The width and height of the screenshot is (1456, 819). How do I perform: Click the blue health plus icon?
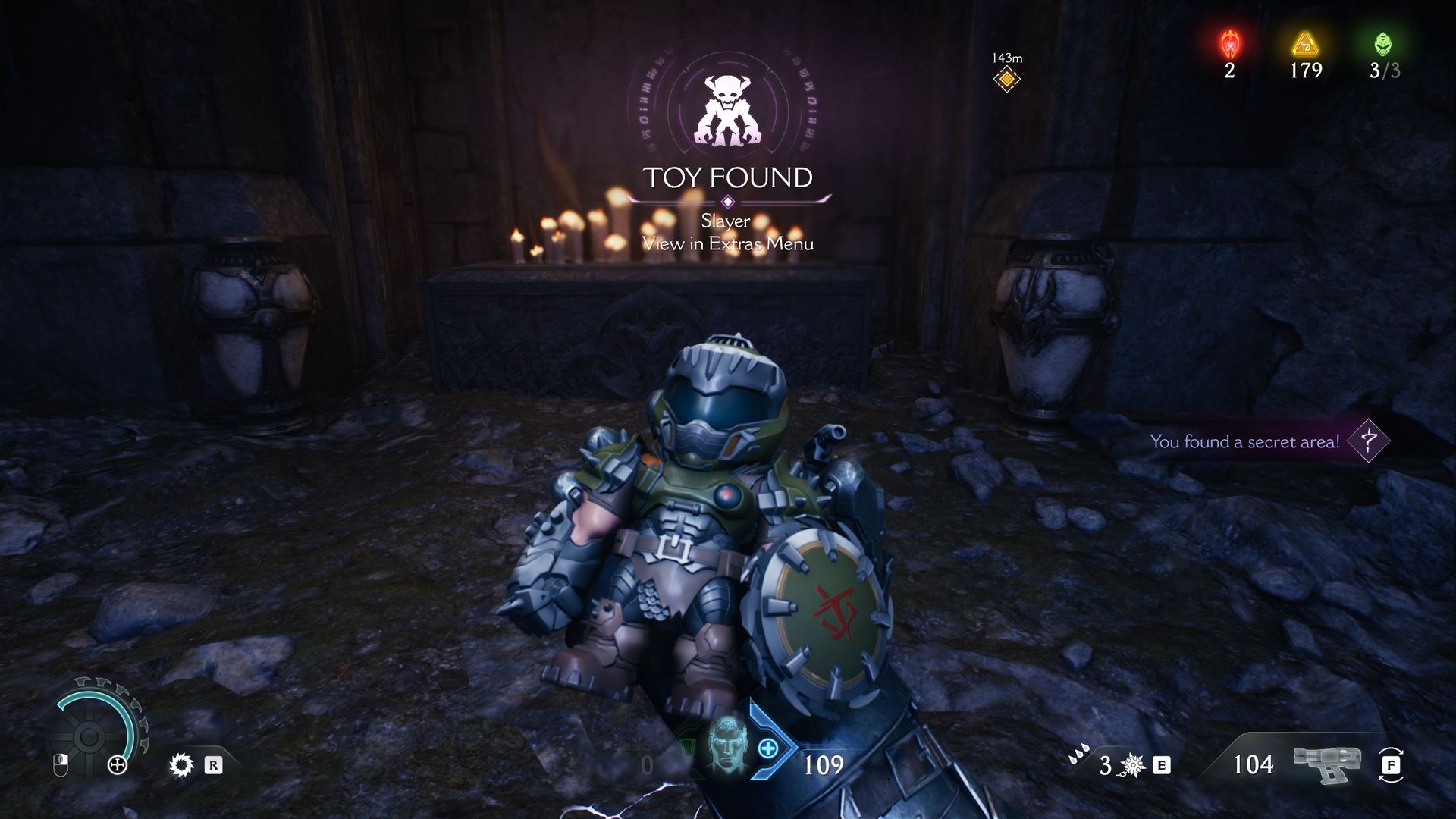tap(768, 748)
